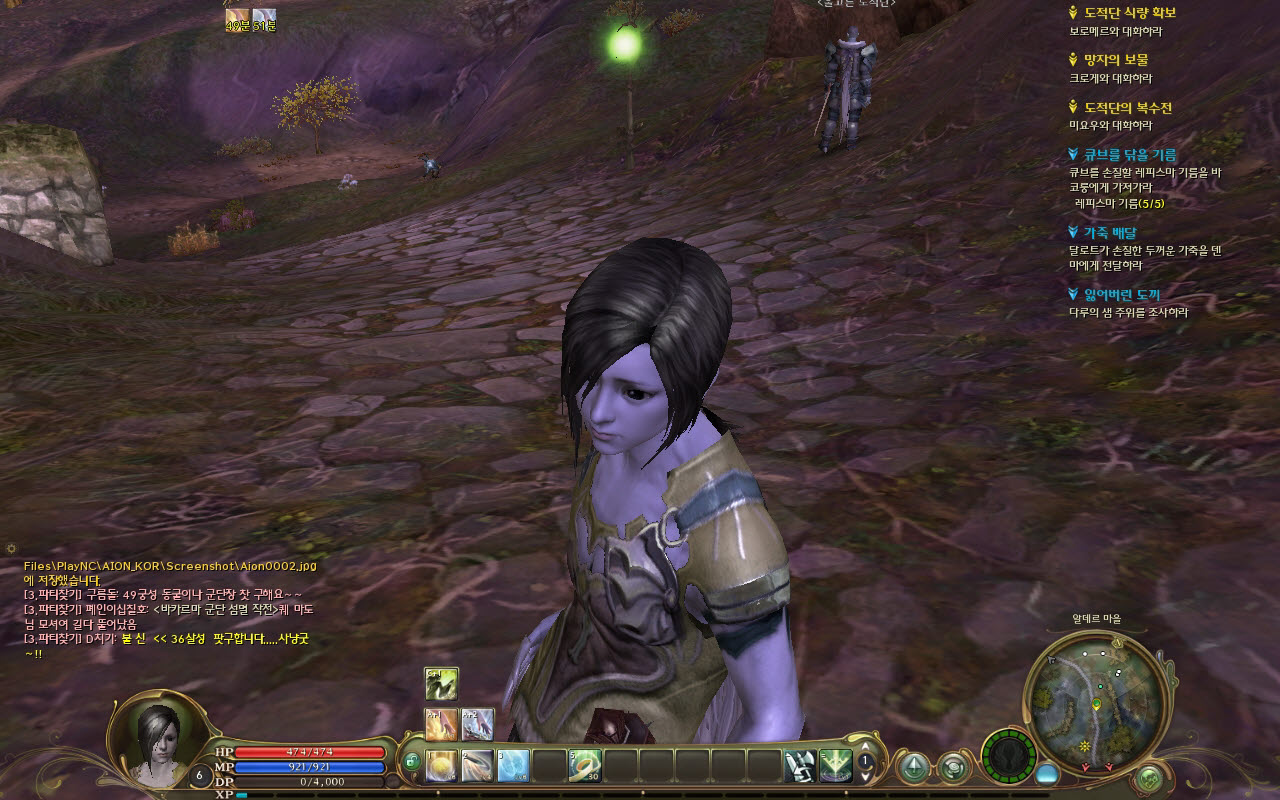Click the round green button beside the minimap
The width and height of the screenshot is (1280, 800).
click(x=1150, y=775)
